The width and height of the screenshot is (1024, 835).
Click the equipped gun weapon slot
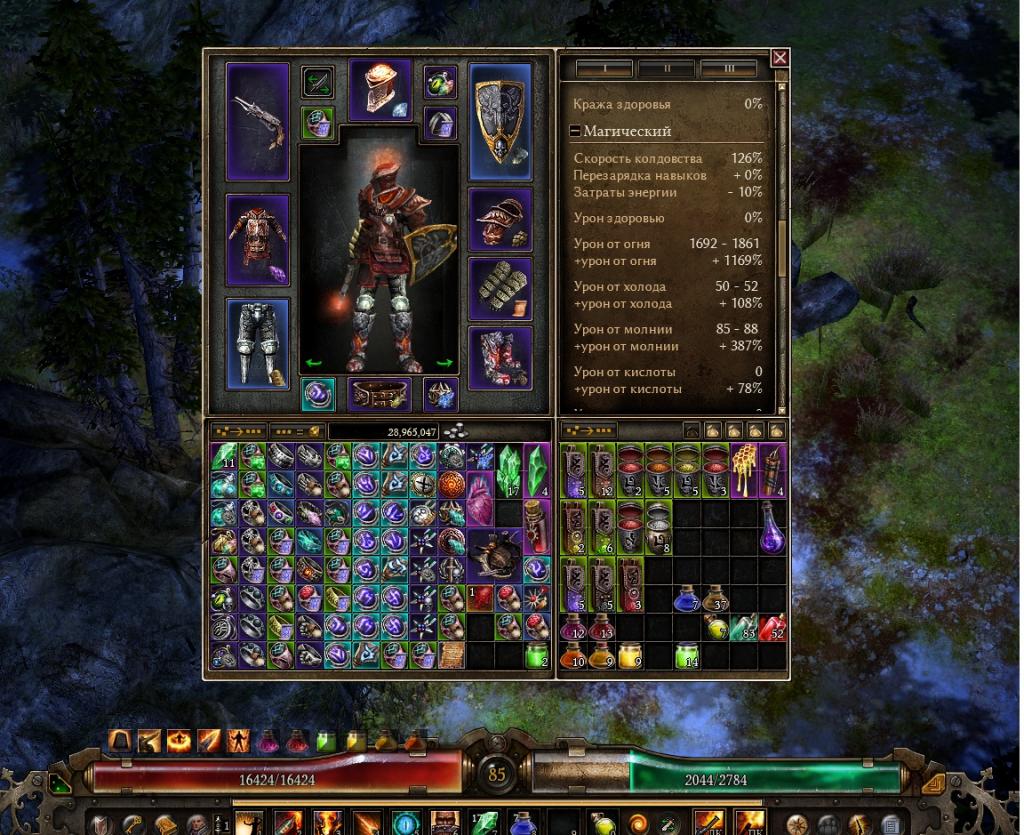pos(257,121)
